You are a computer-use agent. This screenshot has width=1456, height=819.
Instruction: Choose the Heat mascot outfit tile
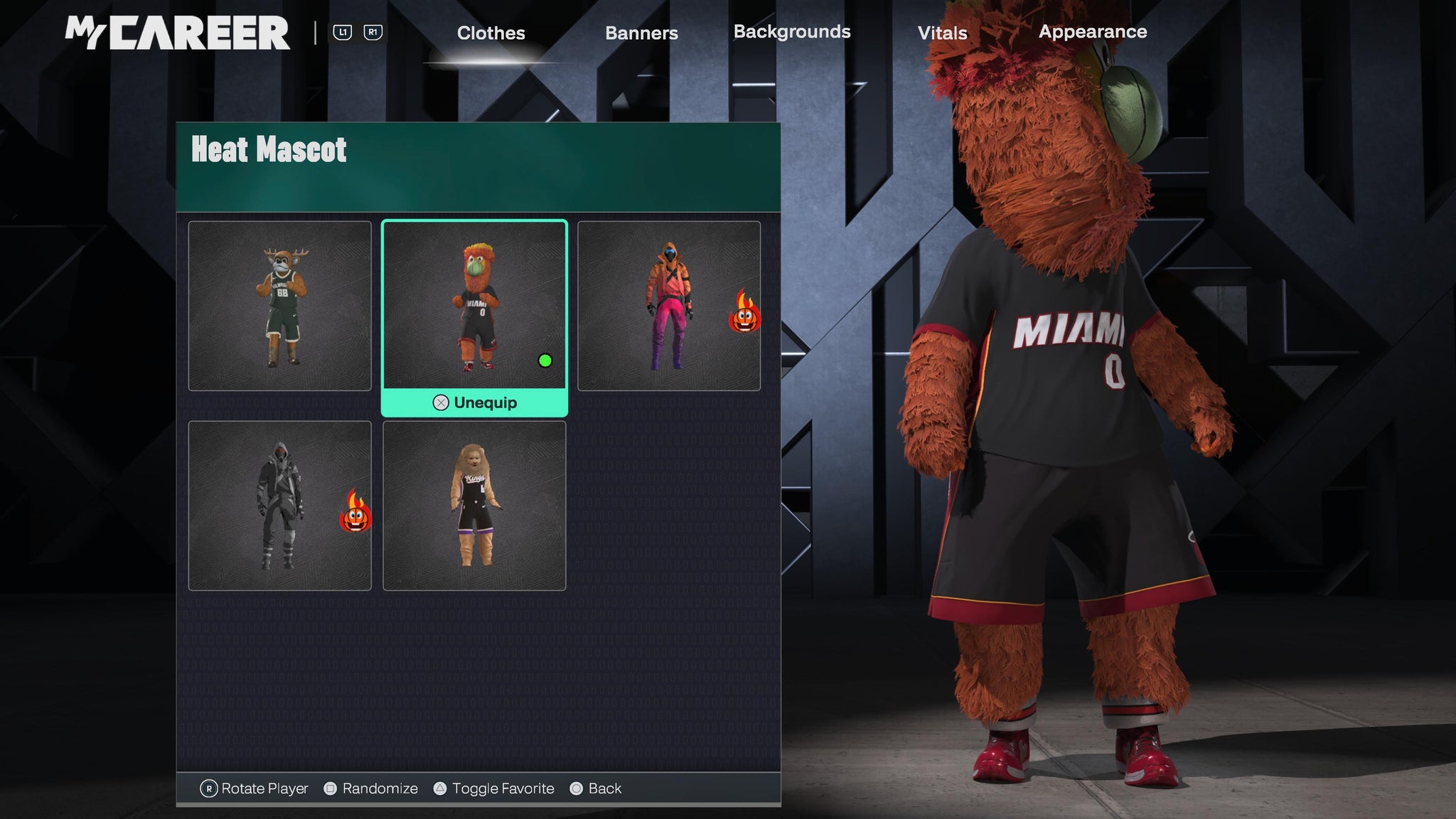coord(474,306)
